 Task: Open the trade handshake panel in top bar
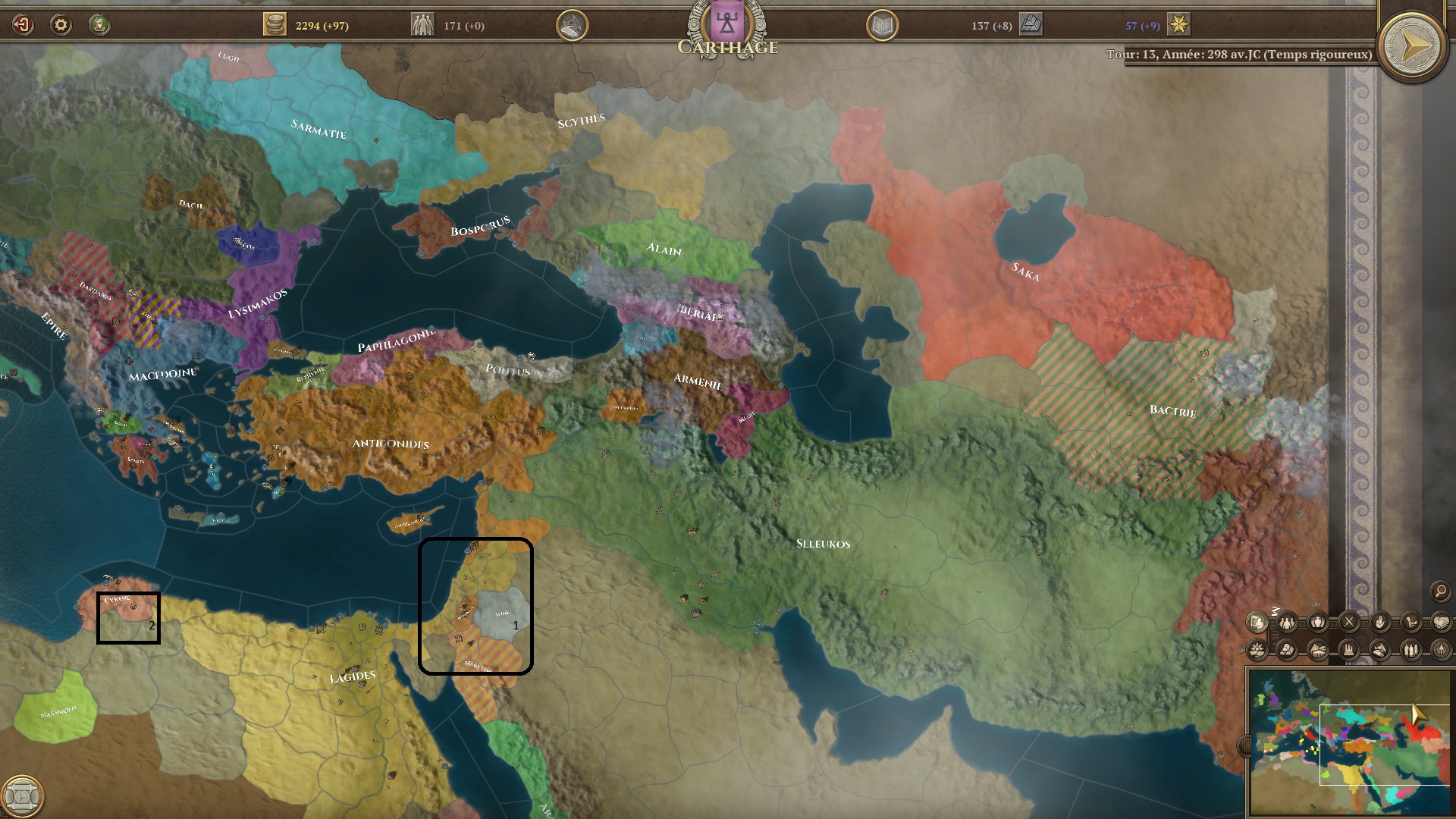click(573, 26)
